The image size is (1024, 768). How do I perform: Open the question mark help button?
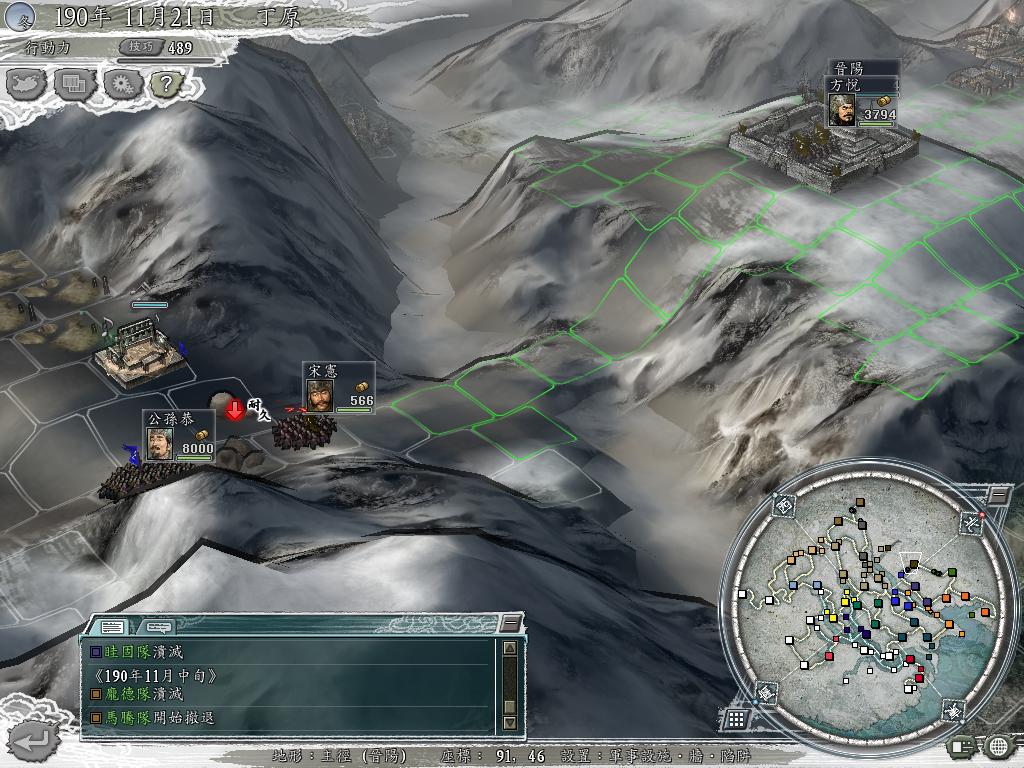tap(166, 84)
